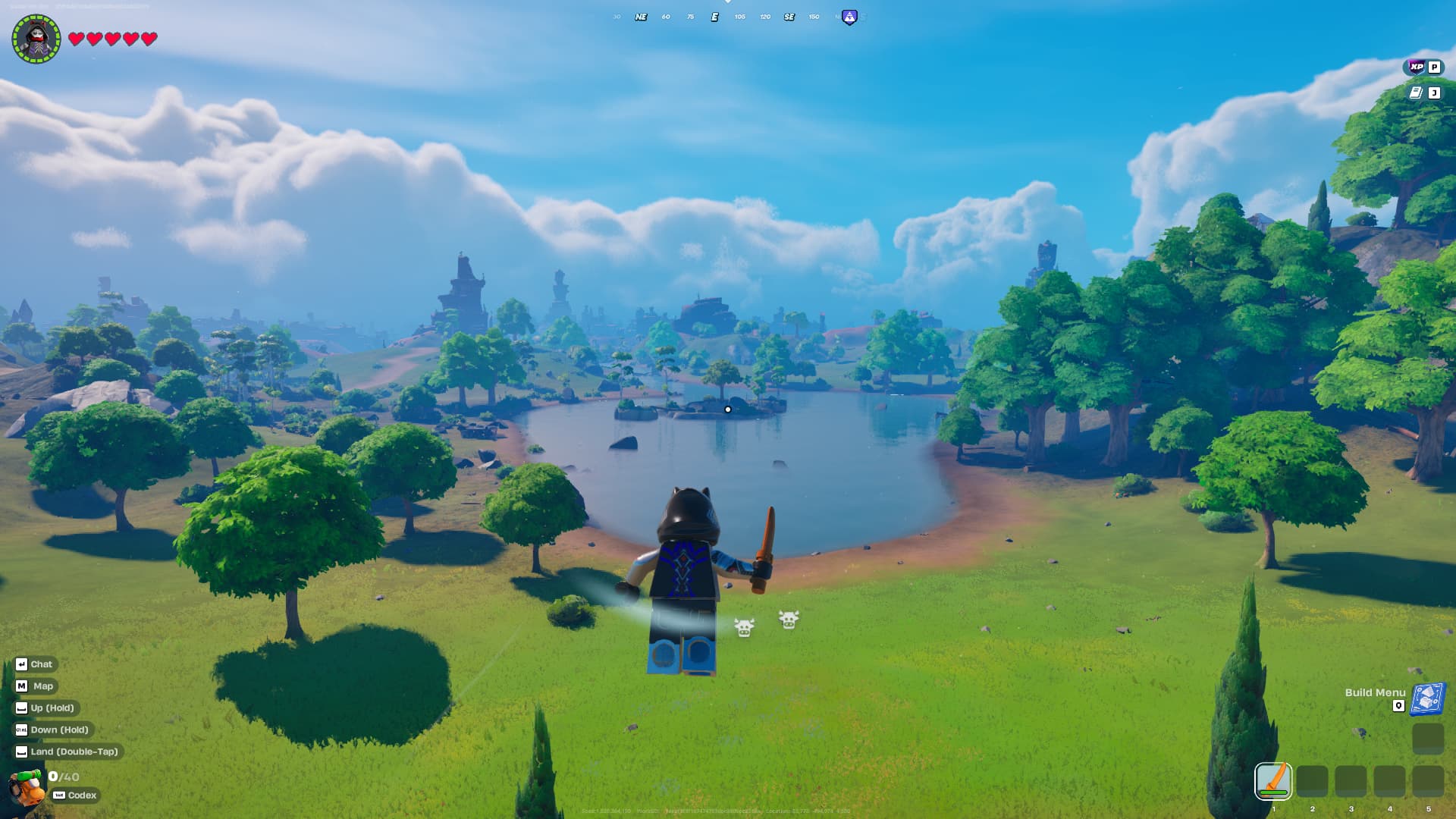This screenshot has height=819, width=1456.
Task: Open the player avatar portrait
Action: pos(35,39)
